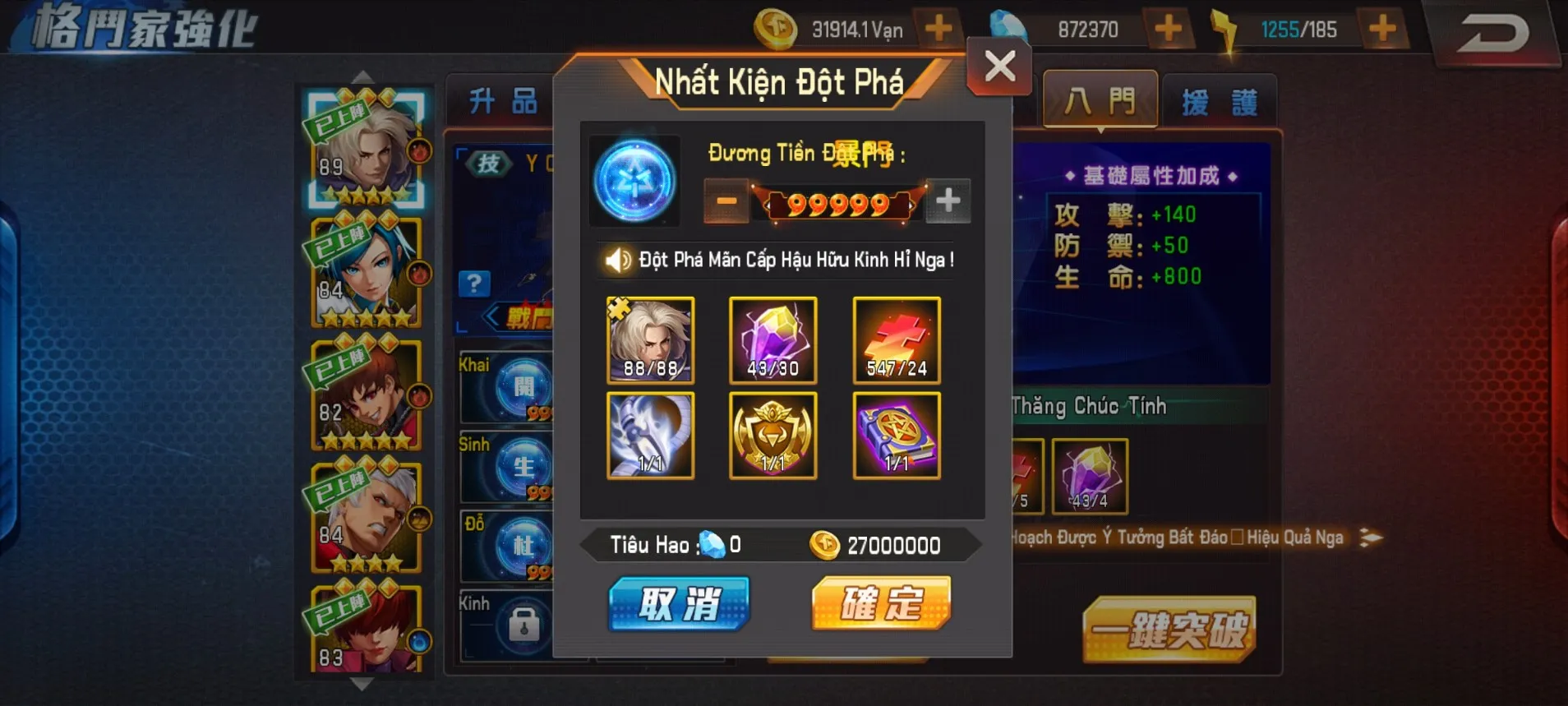The width and height of the screenshot is (1568, 706).
Task: Select the purple spellbook material icon
Action: [895, 436]
